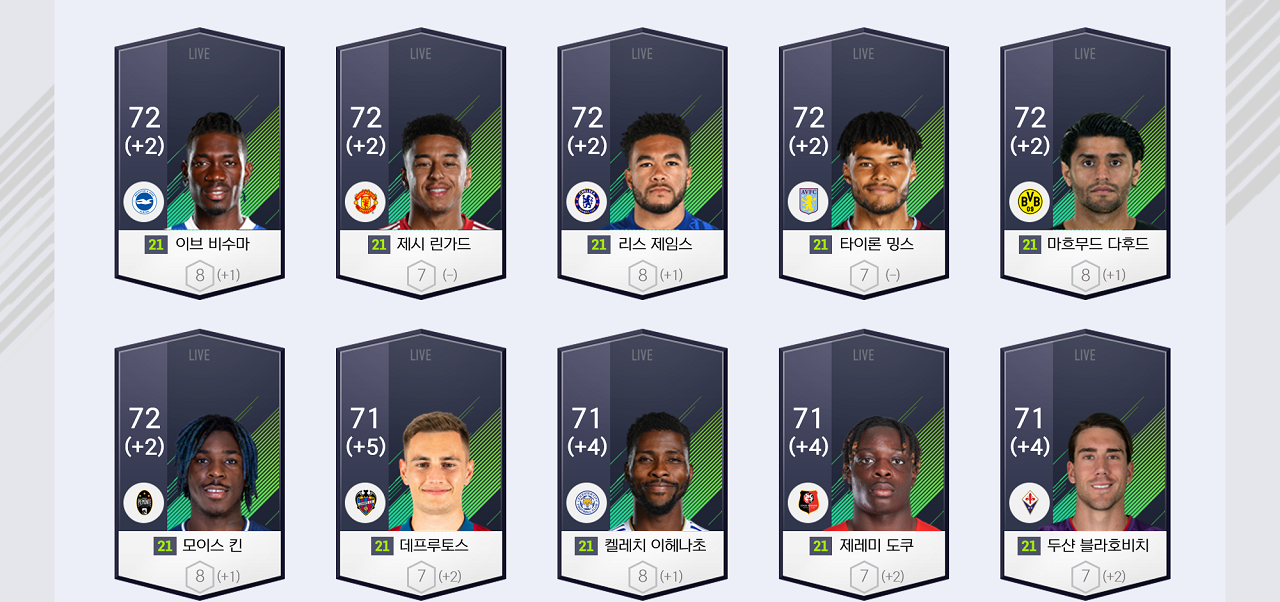Click the 타이론 밍스 player card
The width and height of the screenshot is (1280, 602).
pyautogui.click(x=864, y=165)
